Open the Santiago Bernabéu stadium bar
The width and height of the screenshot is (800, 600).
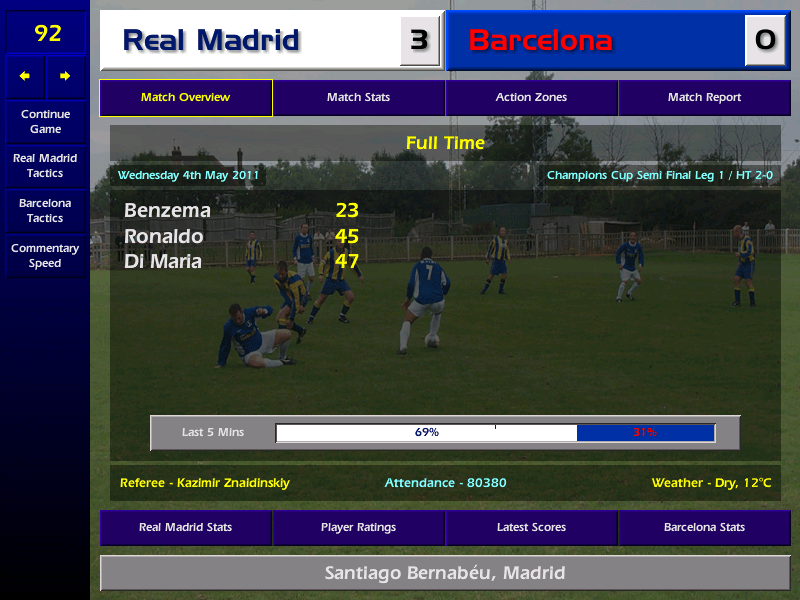pos(445,573)
